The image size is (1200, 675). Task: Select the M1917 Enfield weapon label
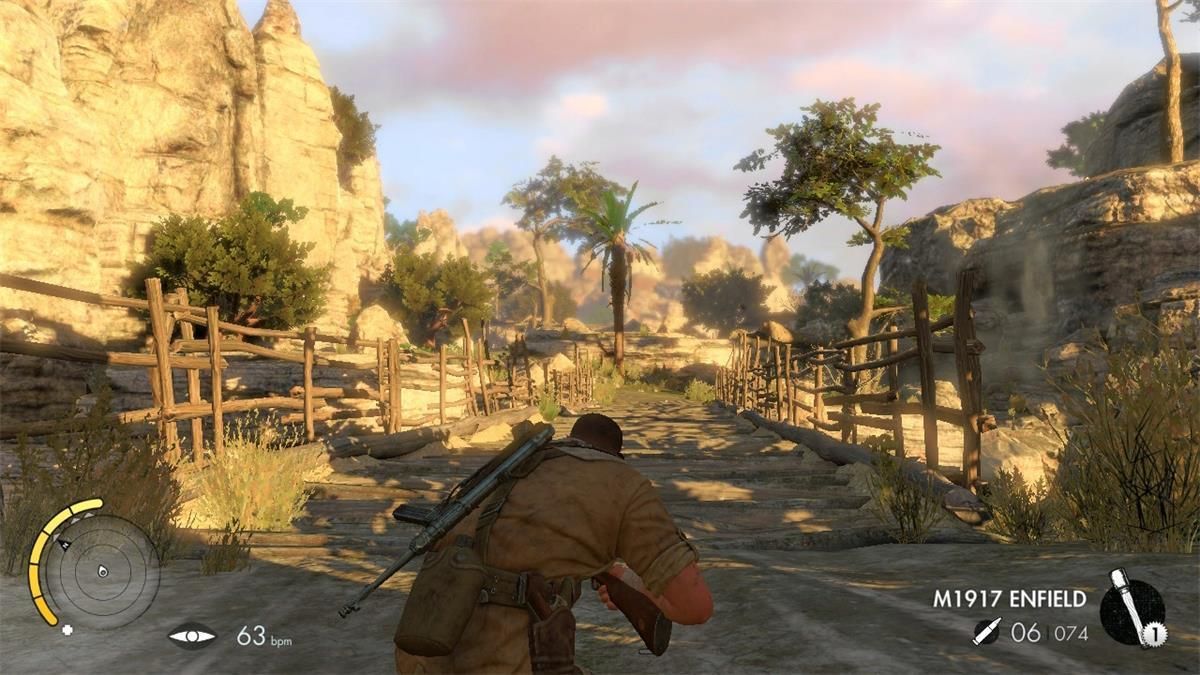(x=1009, y=599)
